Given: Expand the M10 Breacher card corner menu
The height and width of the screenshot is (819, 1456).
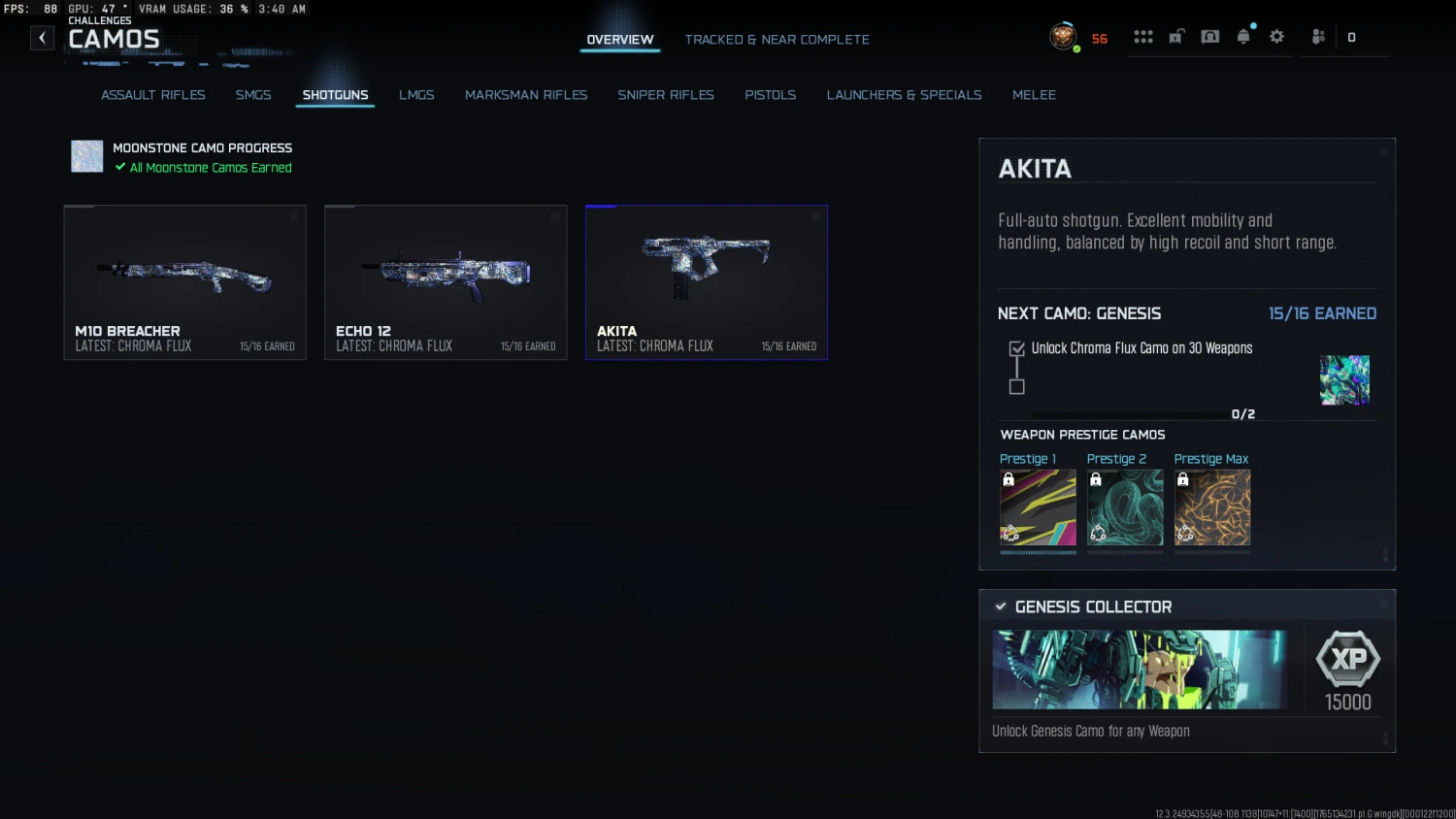Looking at the screenshot, I should click(x=294, y=218).
